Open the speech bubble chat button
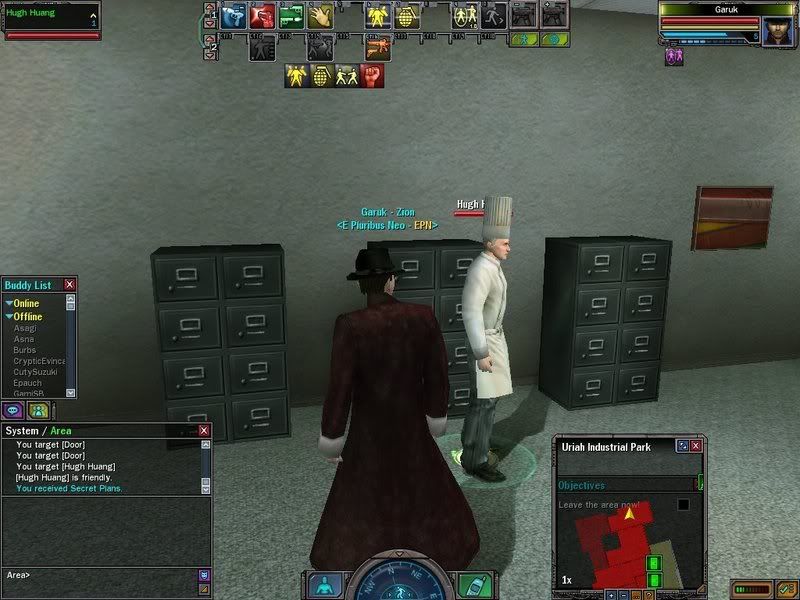This screenshot has width=800, height=600. pos(14,410)
